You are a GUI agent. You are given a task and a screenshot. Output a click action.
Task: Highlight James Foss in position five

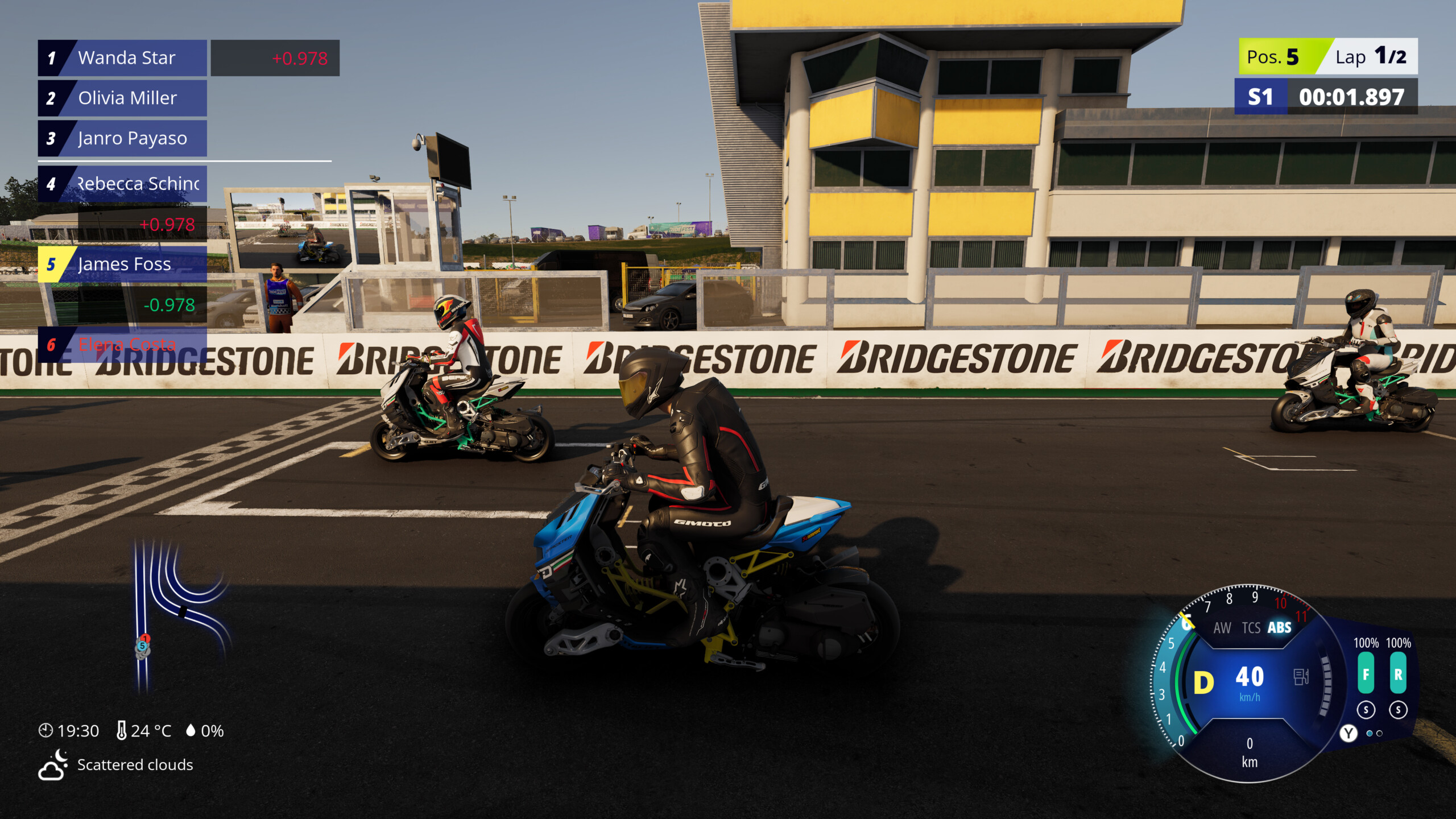pyautogui.click(x=122, y=264)
